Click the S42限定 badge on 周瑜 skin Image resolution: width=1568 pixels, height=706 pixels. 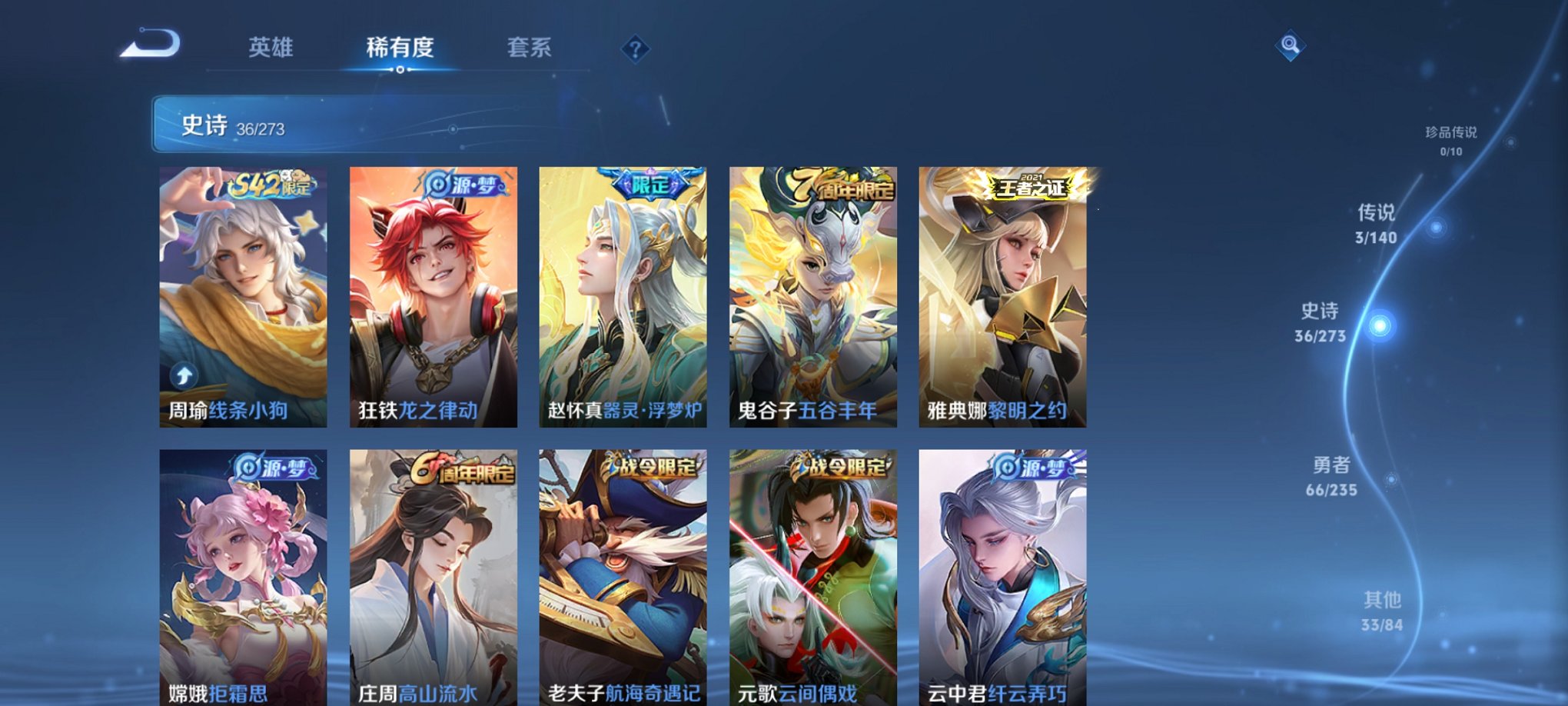(272, 183)
